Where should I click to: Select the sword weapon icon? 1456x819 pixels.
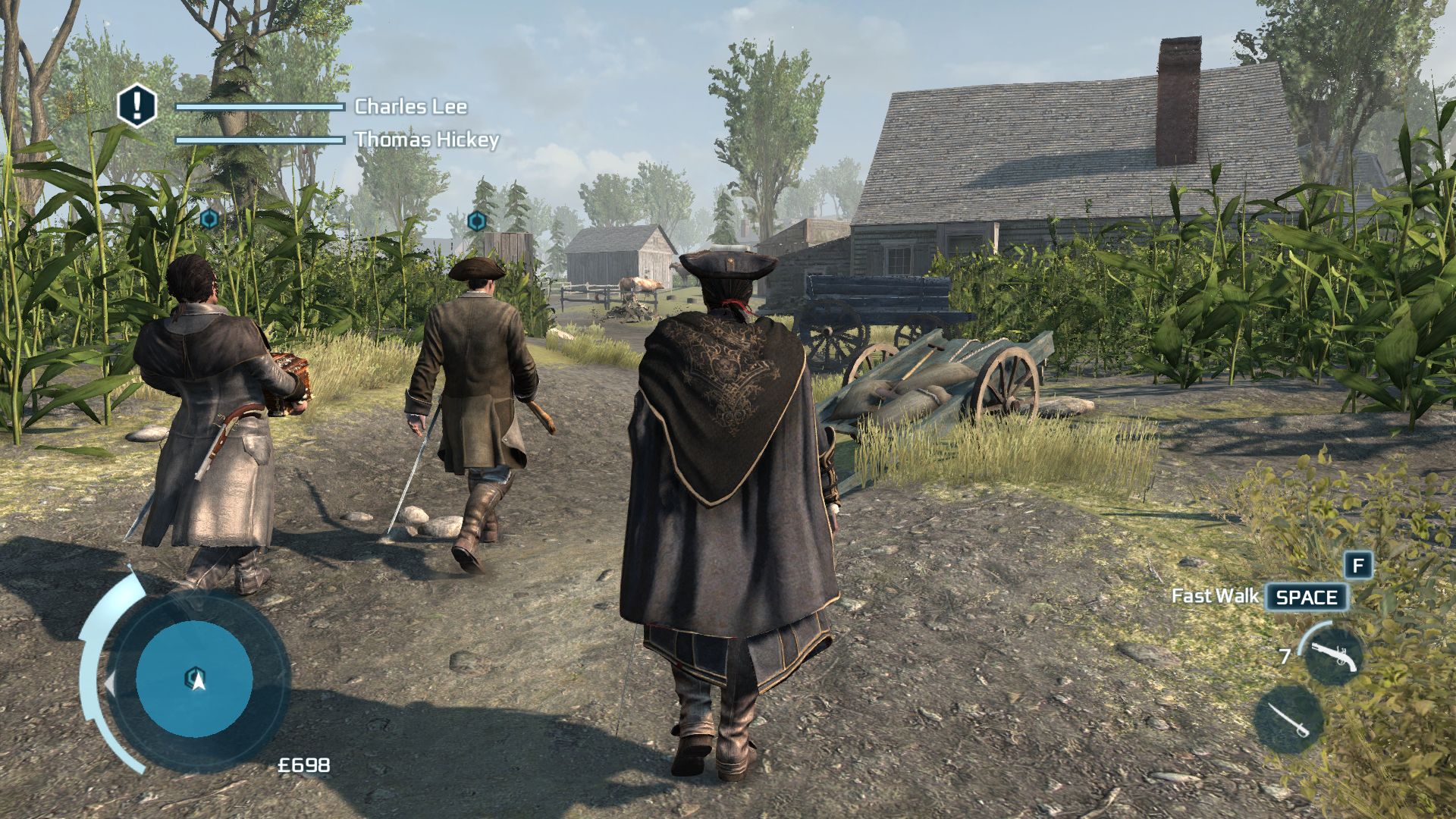click(x=1289, y=720)
